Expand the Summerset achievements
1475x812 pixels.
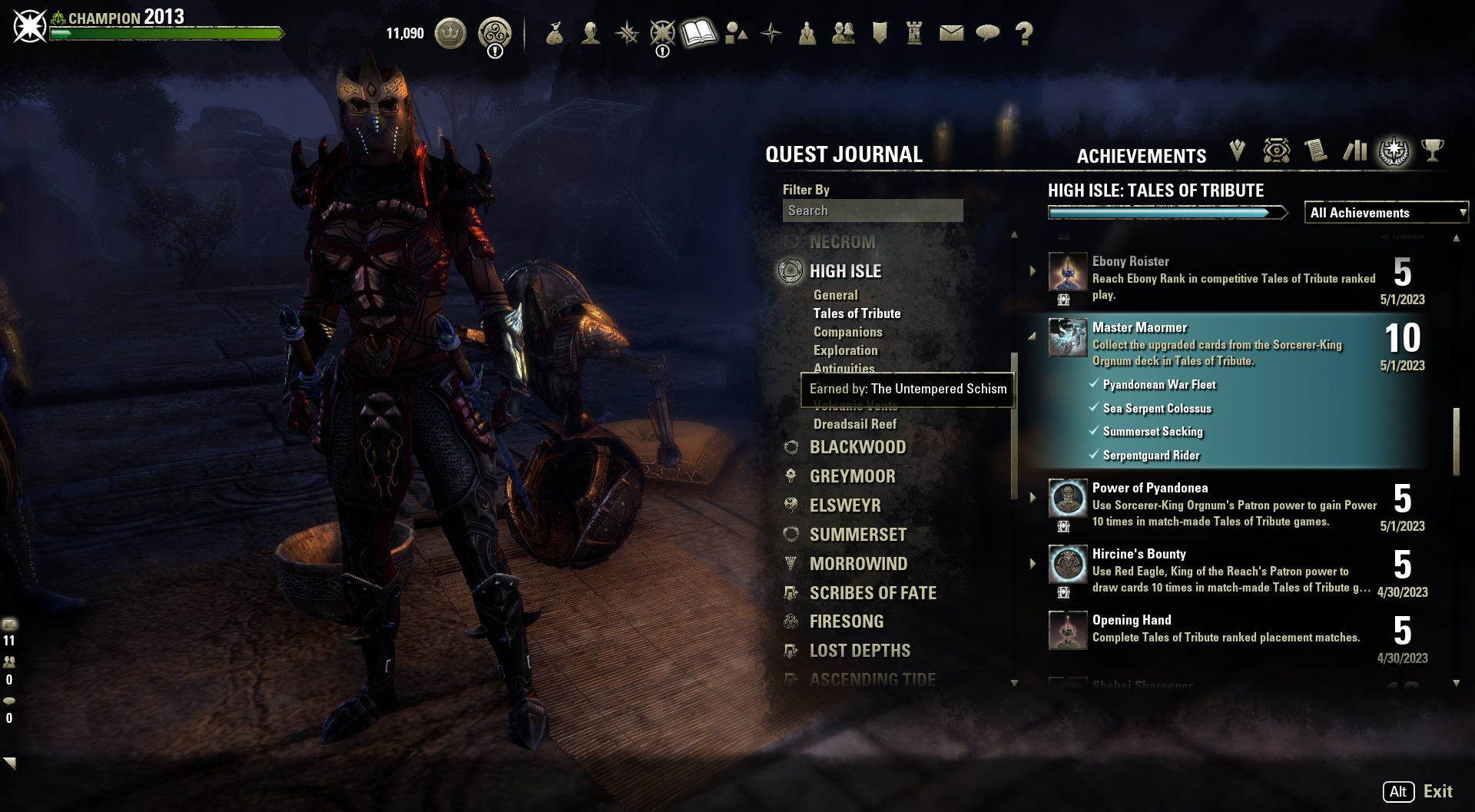pyautogui.click(x=857, y=535)
